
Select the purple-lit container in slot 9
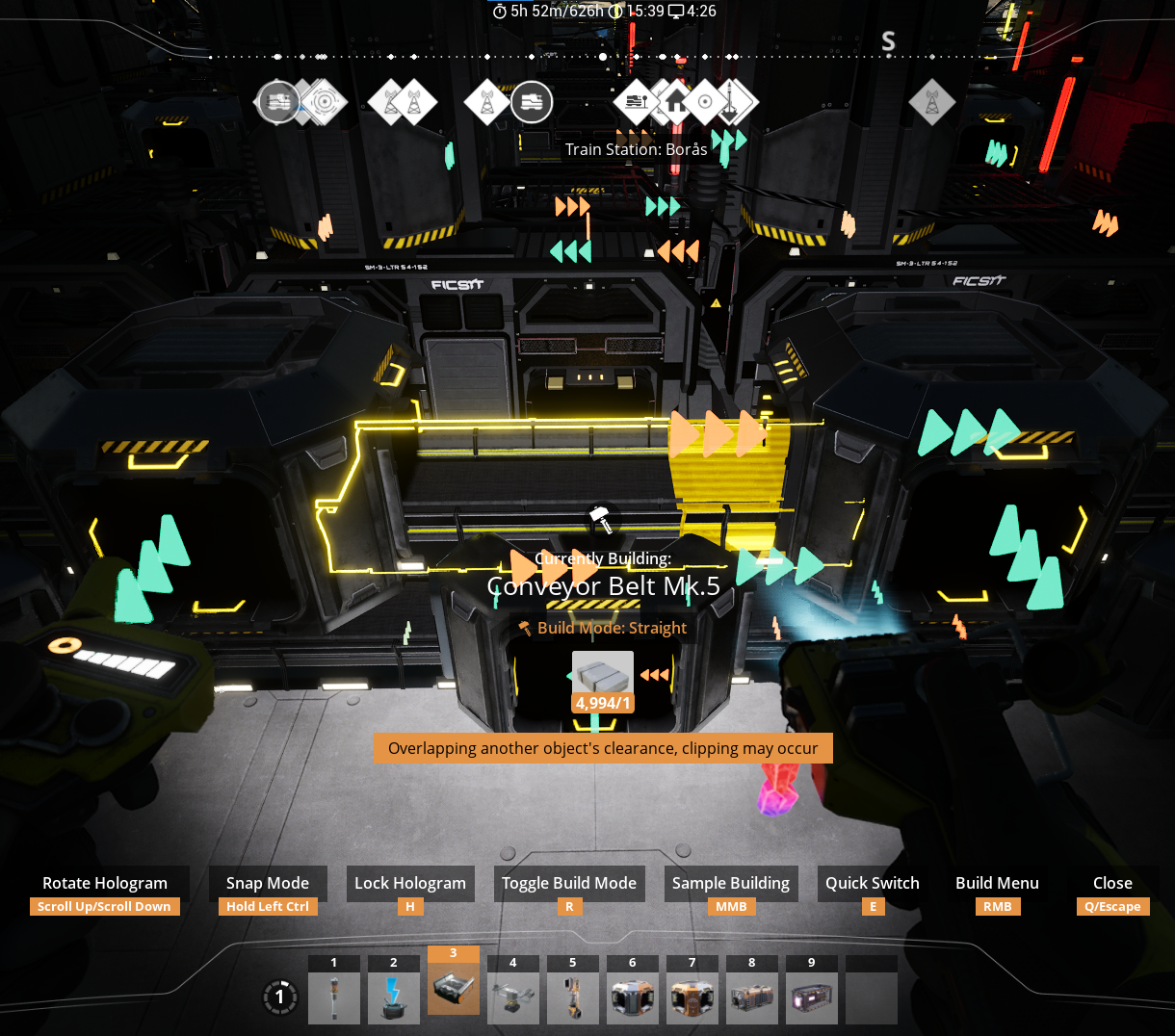click(x=812, y=997)
